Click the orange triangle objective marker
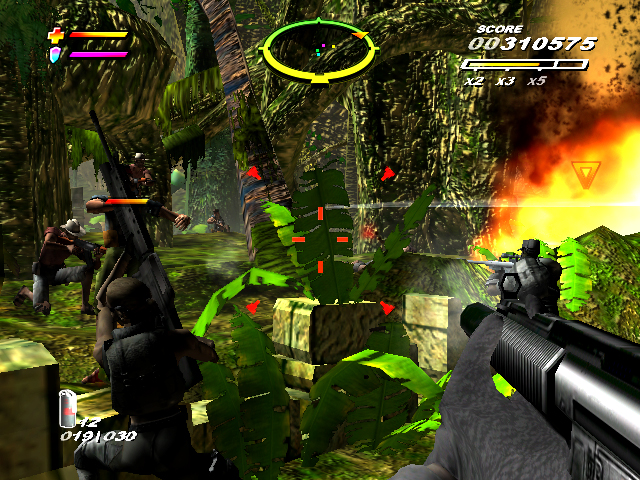The image size is (640, 480). [x=583, y=175]
